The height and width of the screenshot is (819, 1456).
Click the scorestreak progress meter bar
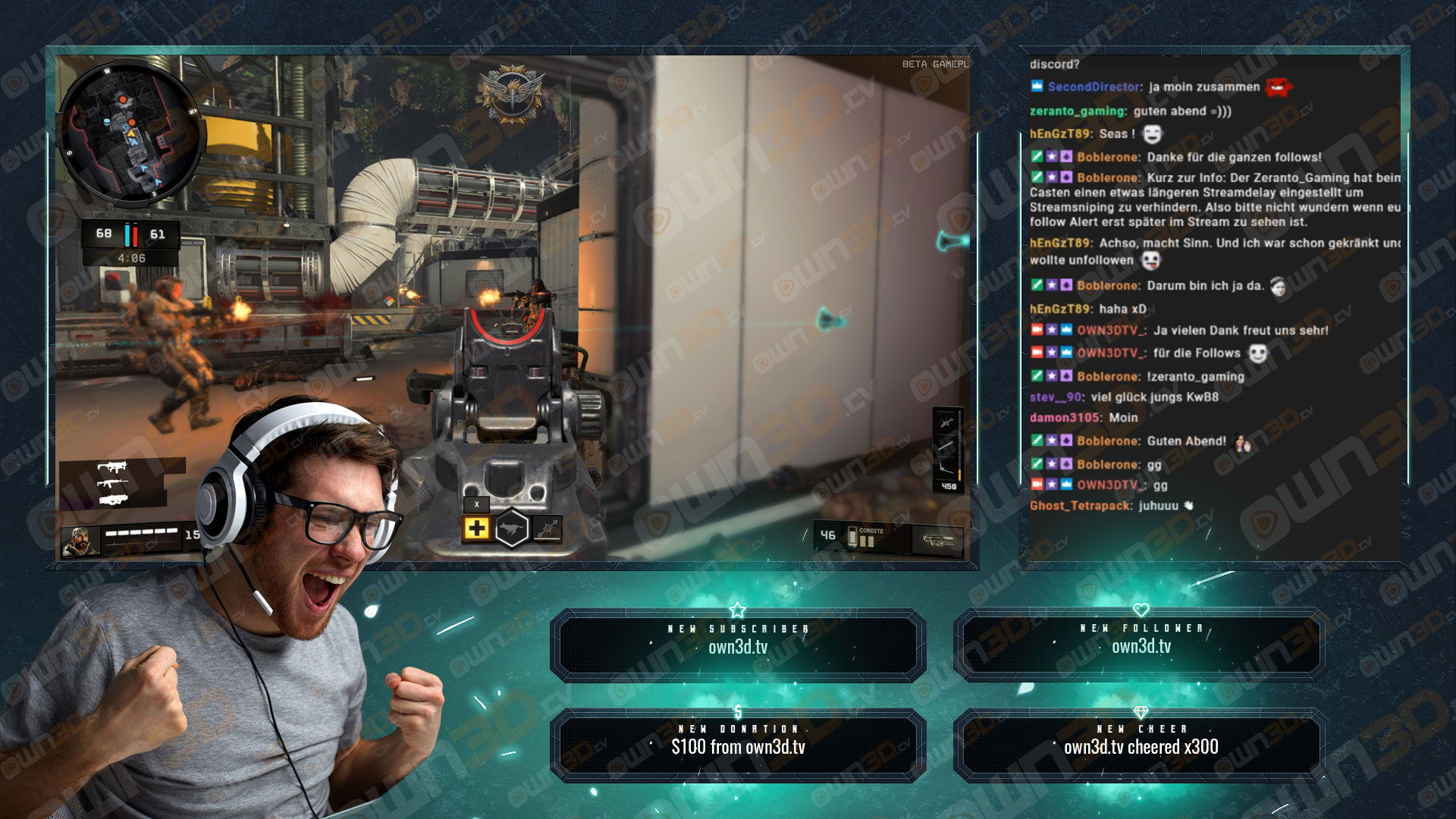[959, 447]
